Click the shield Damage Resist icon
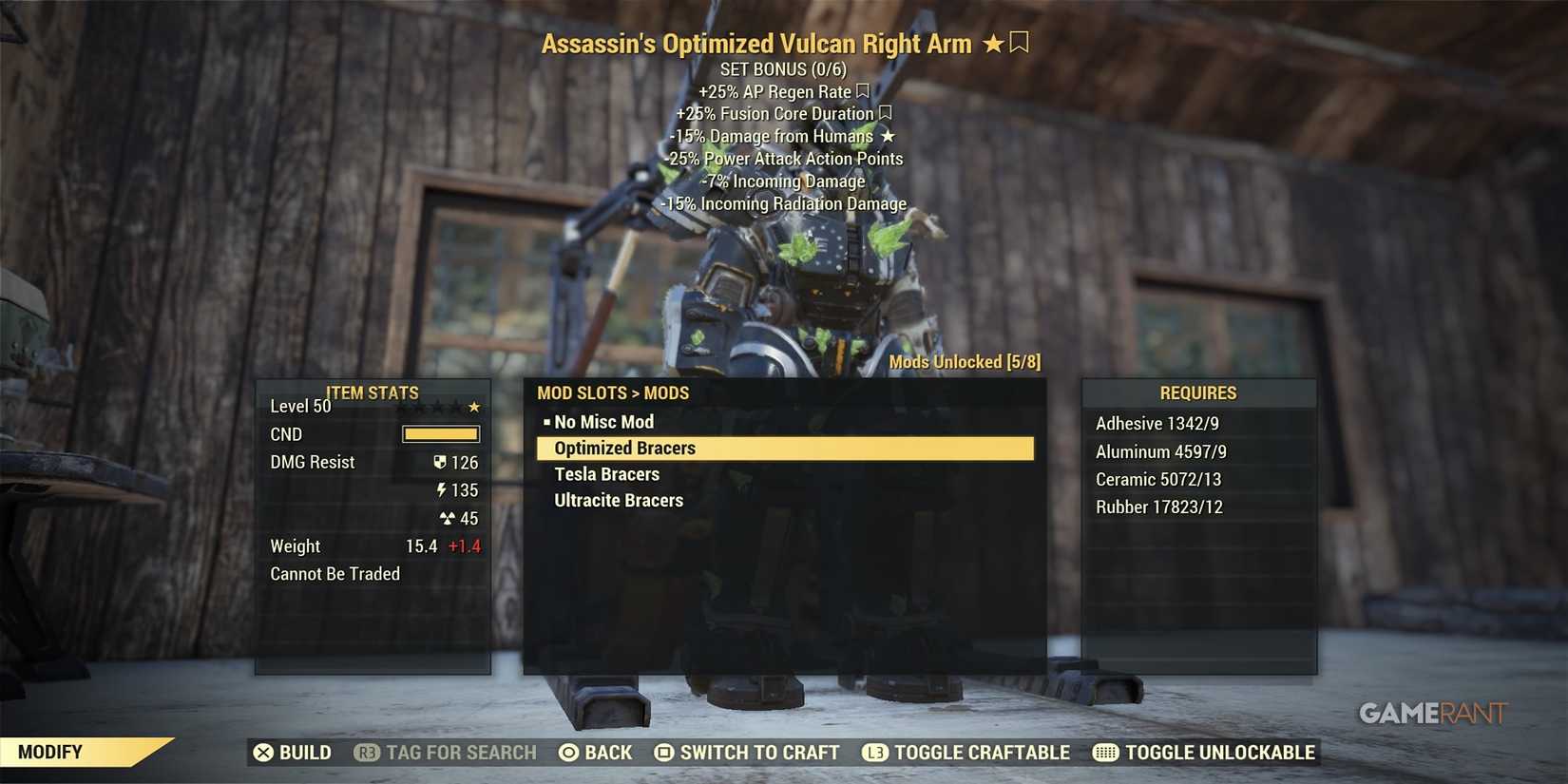 [x=439, y=462]
